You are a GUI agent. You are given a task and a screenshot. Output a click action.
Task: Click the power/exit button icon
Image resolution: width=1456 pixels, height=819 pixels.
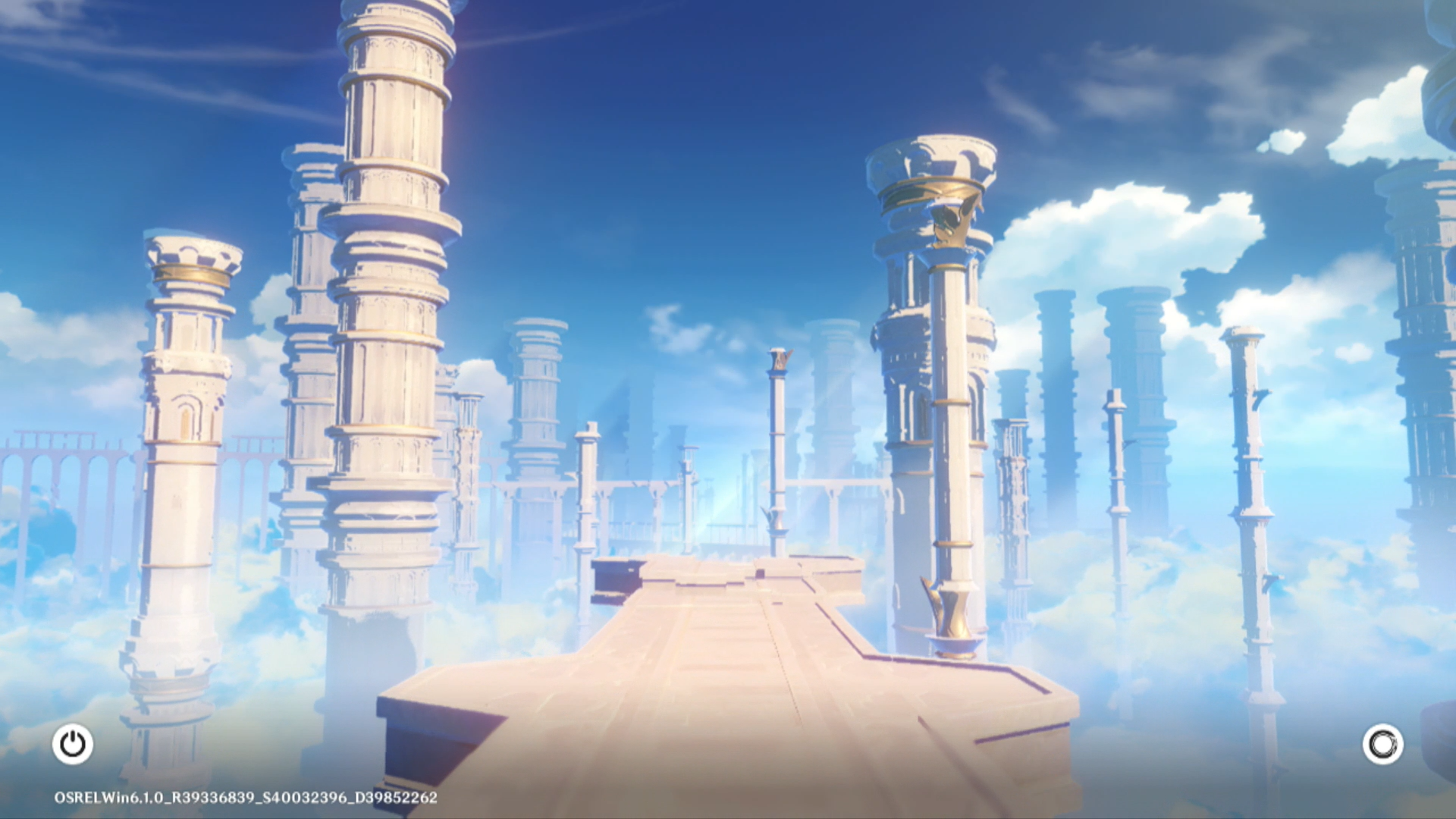click(73, 744)
